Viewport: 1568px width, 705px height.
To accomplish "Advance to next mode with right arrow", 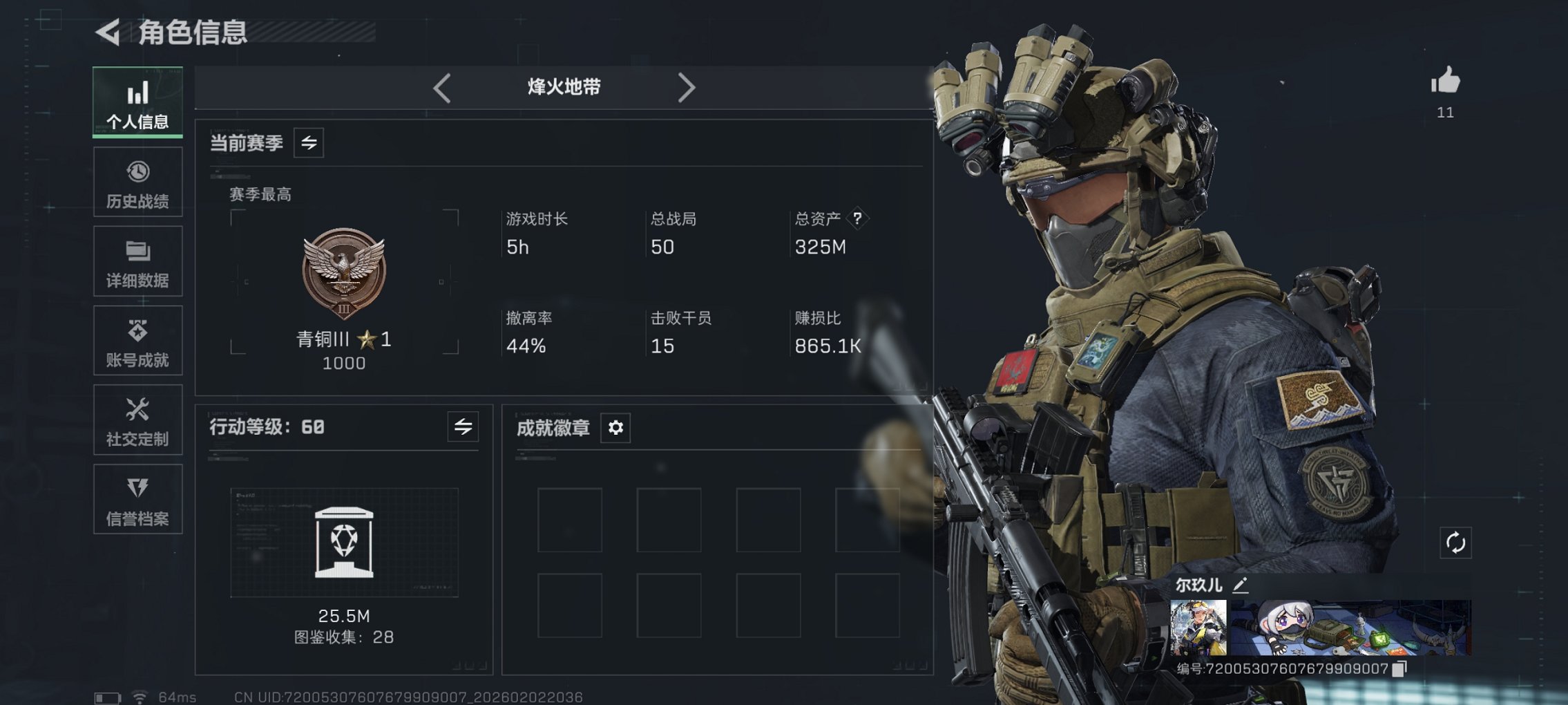I will (x=687, y=87).
